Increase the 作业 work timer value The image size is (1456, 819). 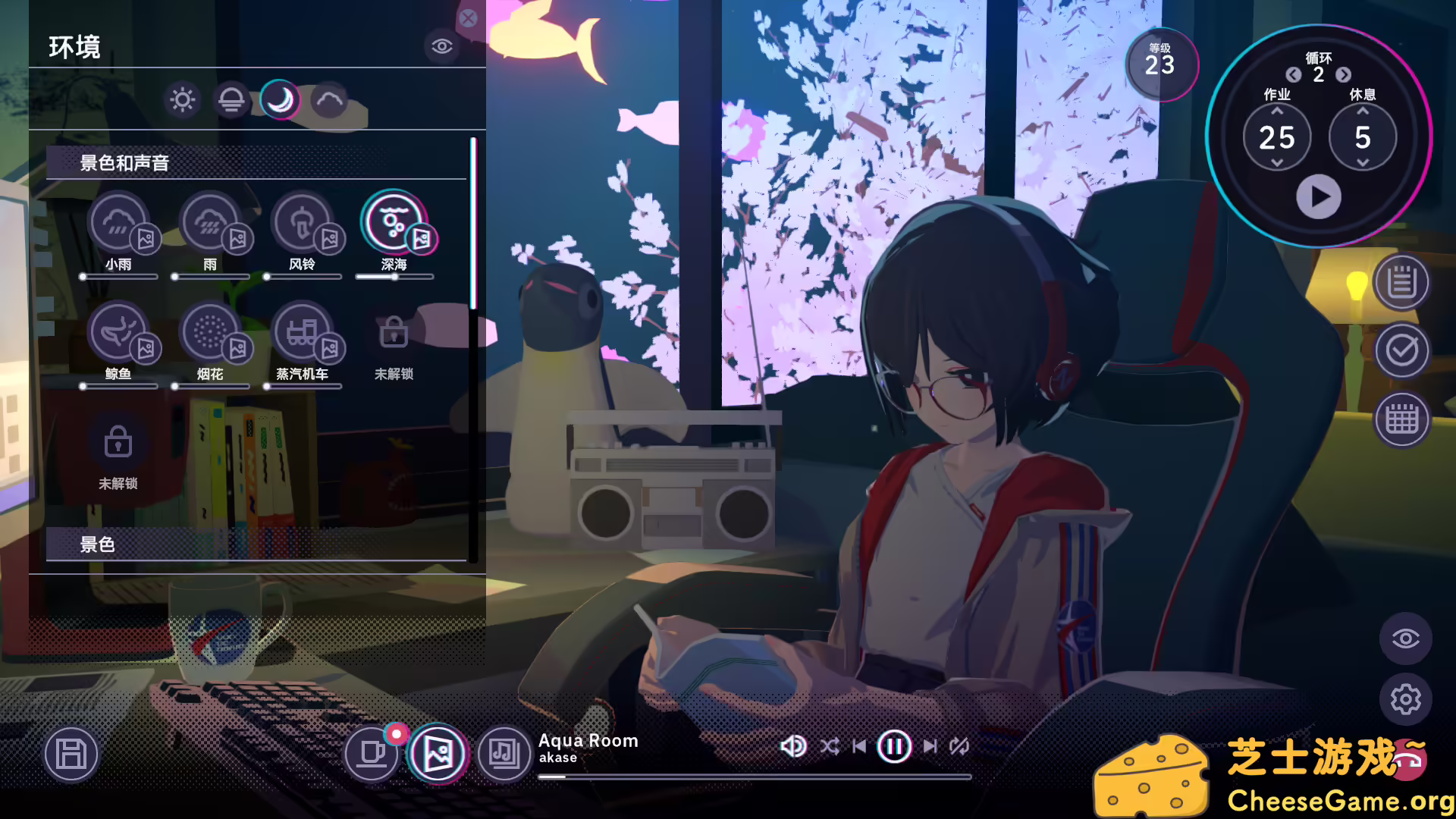click(x=1279, y=111)
